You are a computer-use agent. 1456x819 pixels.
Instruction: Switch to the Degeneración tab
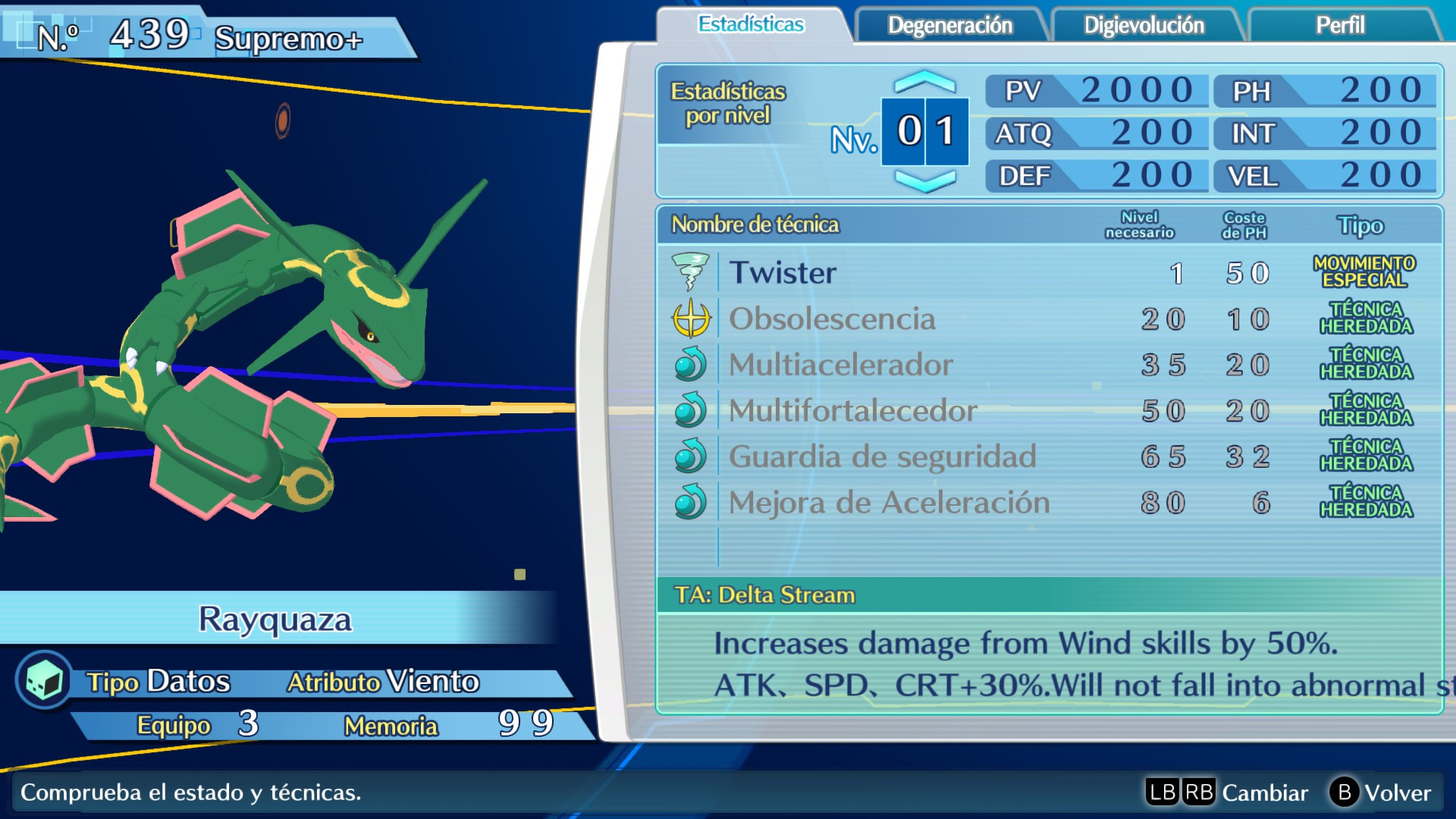tap(946, 25)
